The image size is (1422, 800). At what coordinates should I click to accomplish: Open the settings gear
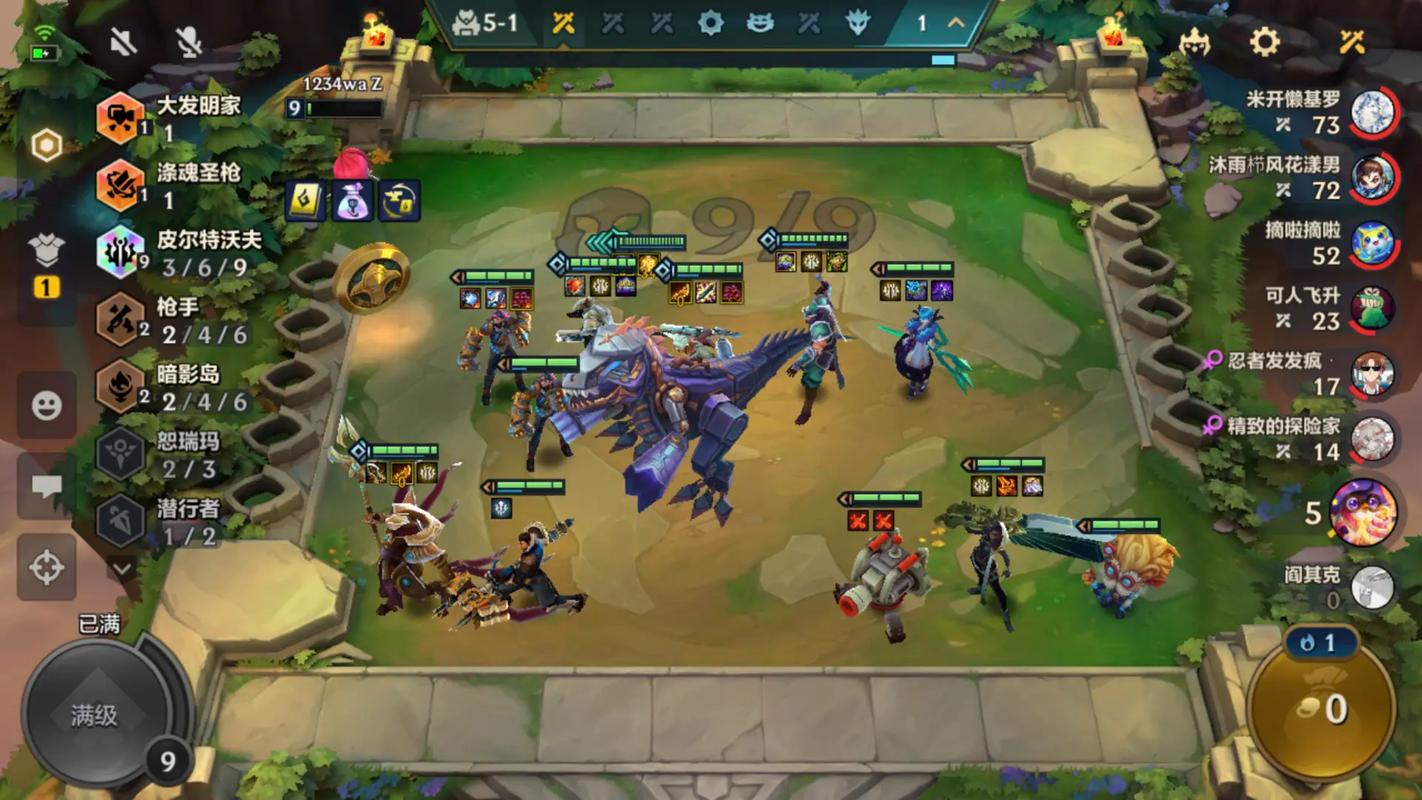pyautogui.click(x=1265, y=41)
